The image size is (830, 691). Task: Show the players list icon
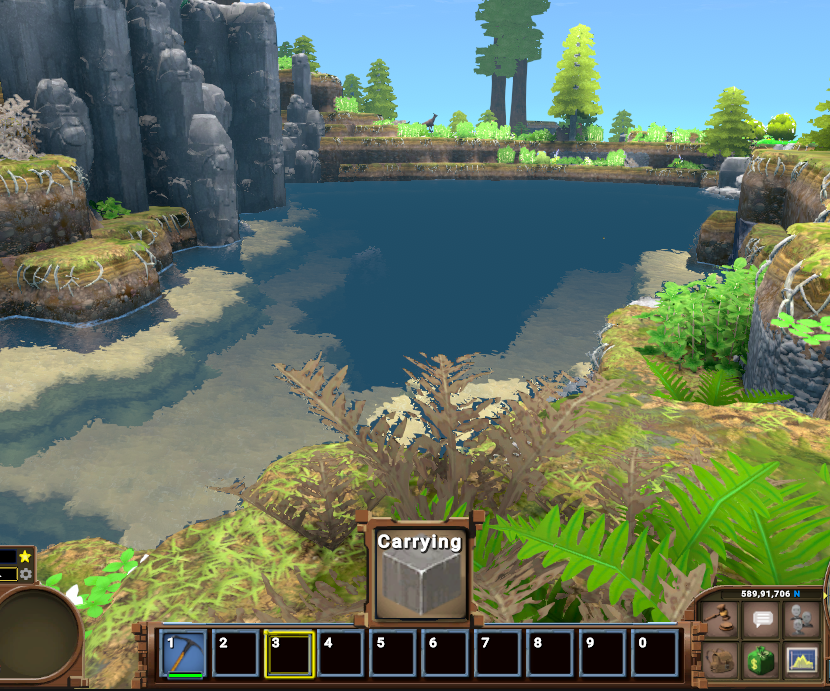click(803, 619)
